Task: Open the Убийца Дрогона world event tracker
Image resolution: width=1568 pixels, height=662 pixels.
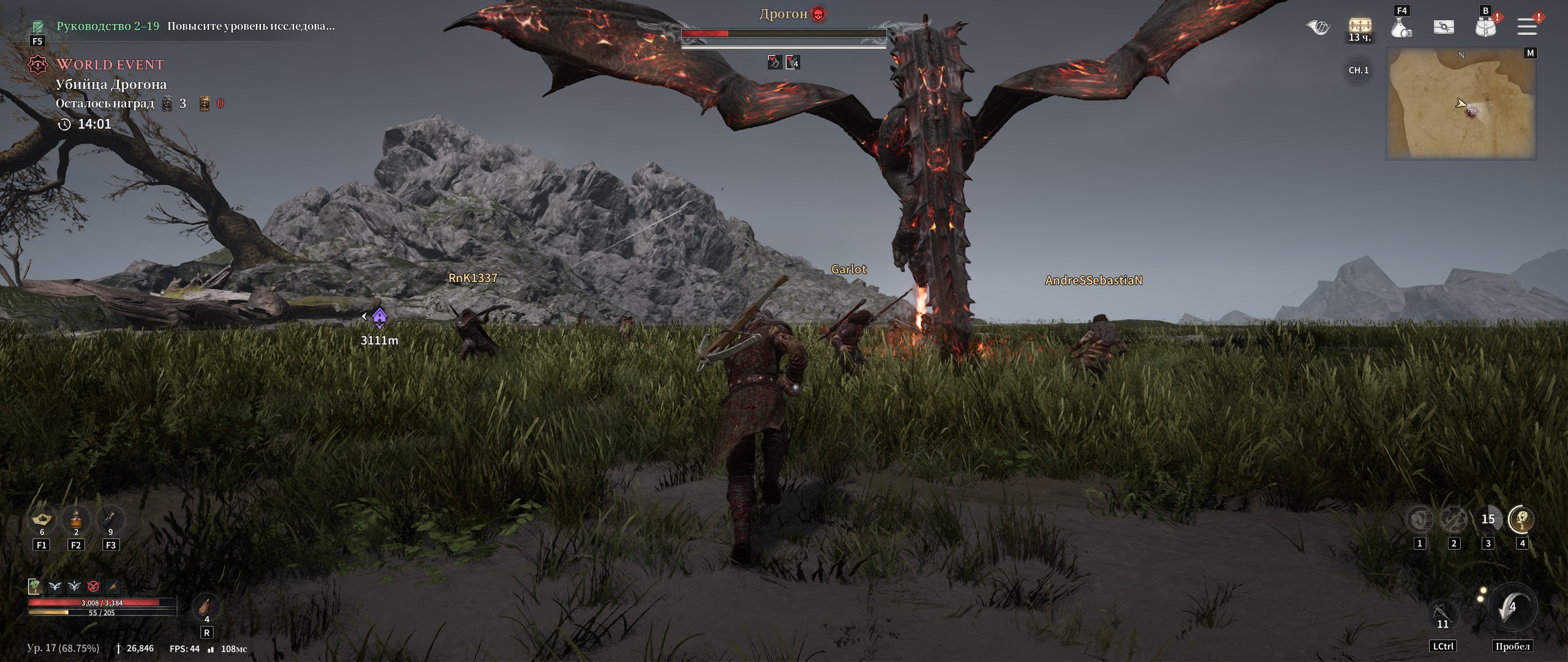Action: point(111,84)
